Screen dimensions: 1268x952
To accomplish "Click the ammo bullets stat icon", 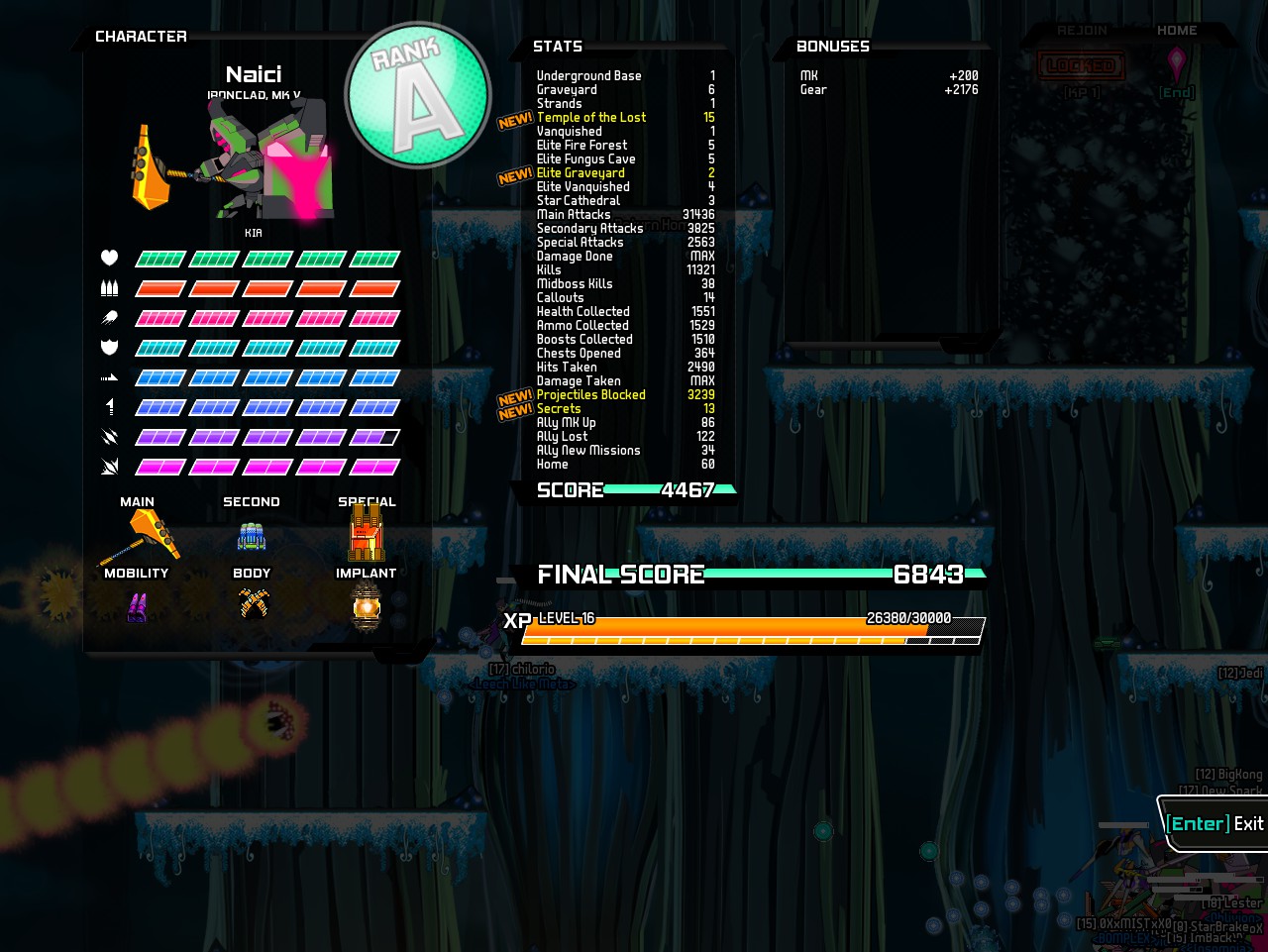I will pyautogui.click(x=109, y=287).
